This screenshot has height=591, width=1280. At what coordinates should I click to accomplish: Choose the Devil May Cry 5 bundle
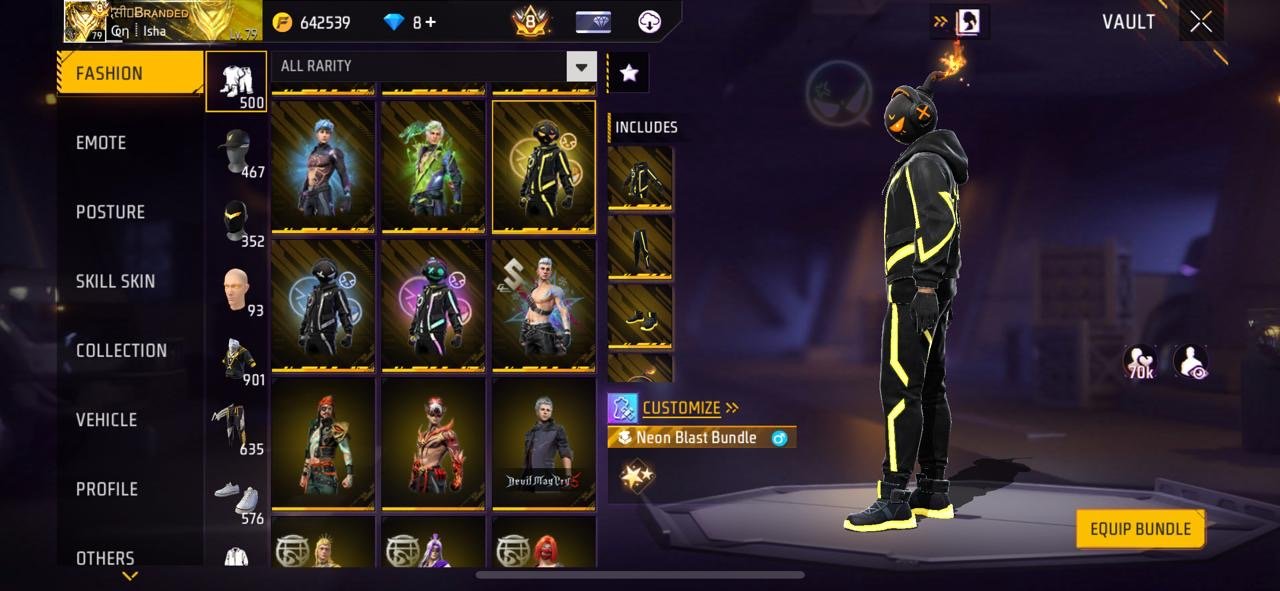543,443
